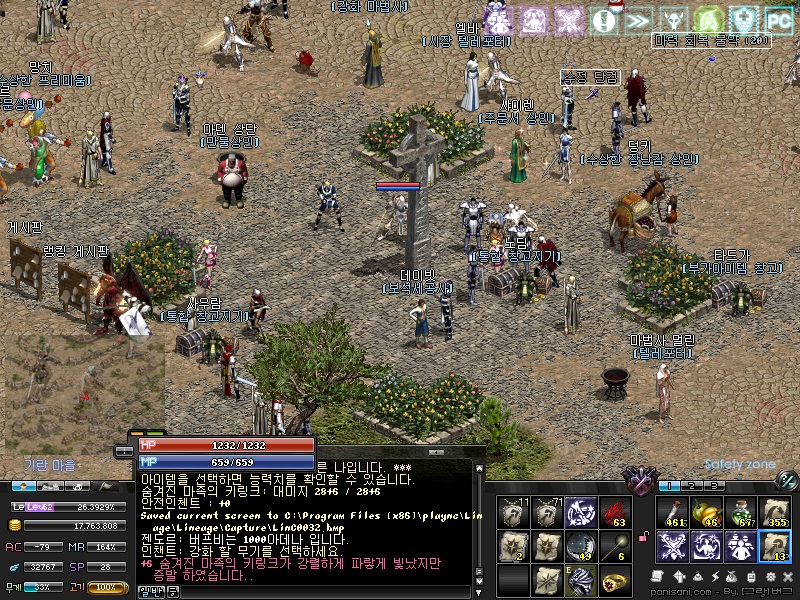
Task: Click the X icon in bottom menu row
Action: (787, 577)
